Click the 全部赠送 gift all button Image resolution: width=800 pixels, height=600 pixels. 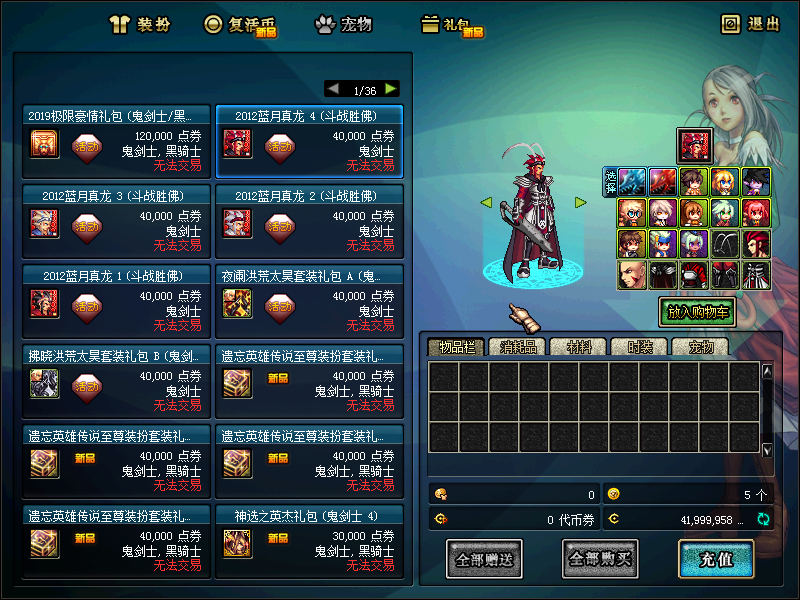pos(484,559)
